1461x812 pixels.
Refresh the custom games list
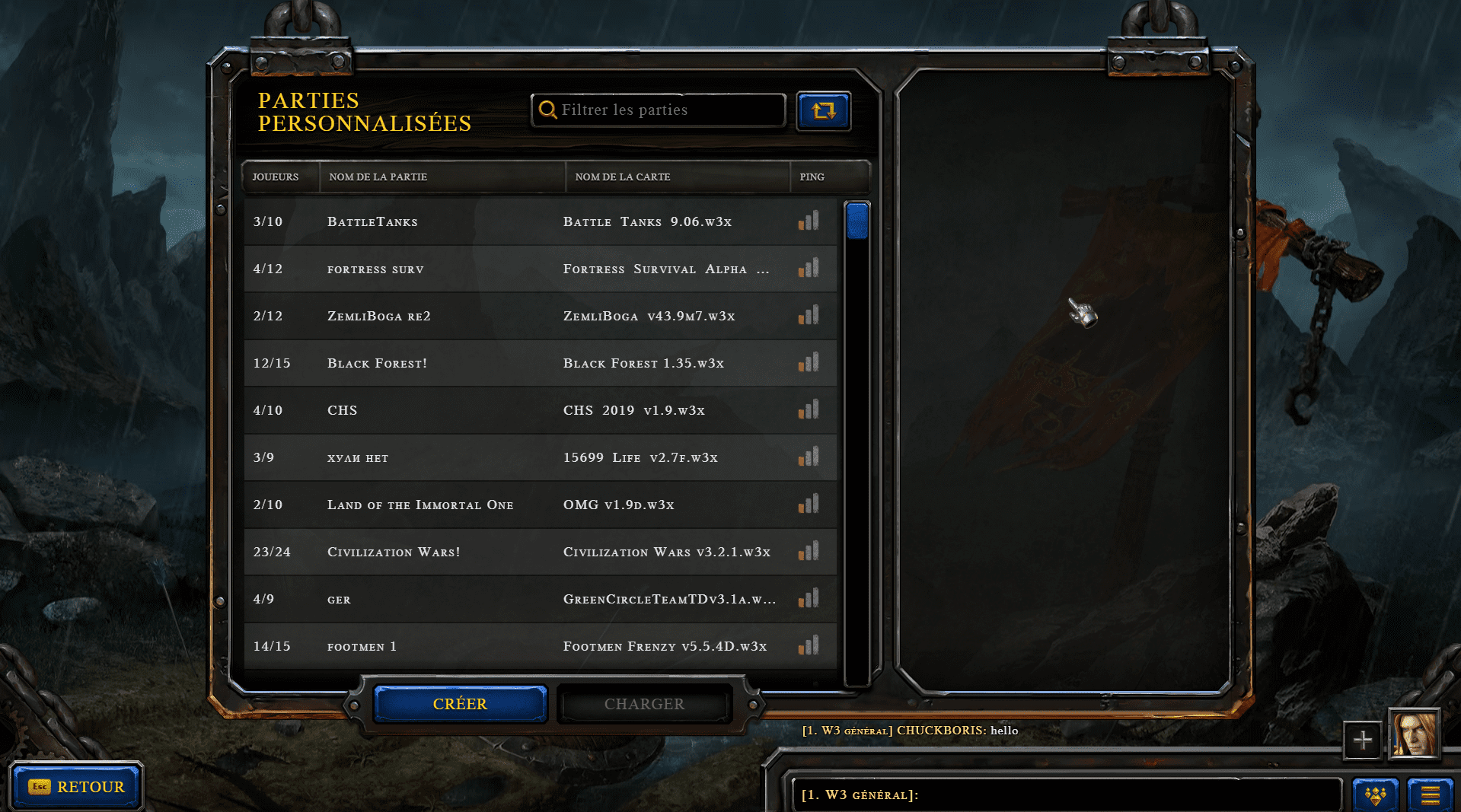[823, 111]
